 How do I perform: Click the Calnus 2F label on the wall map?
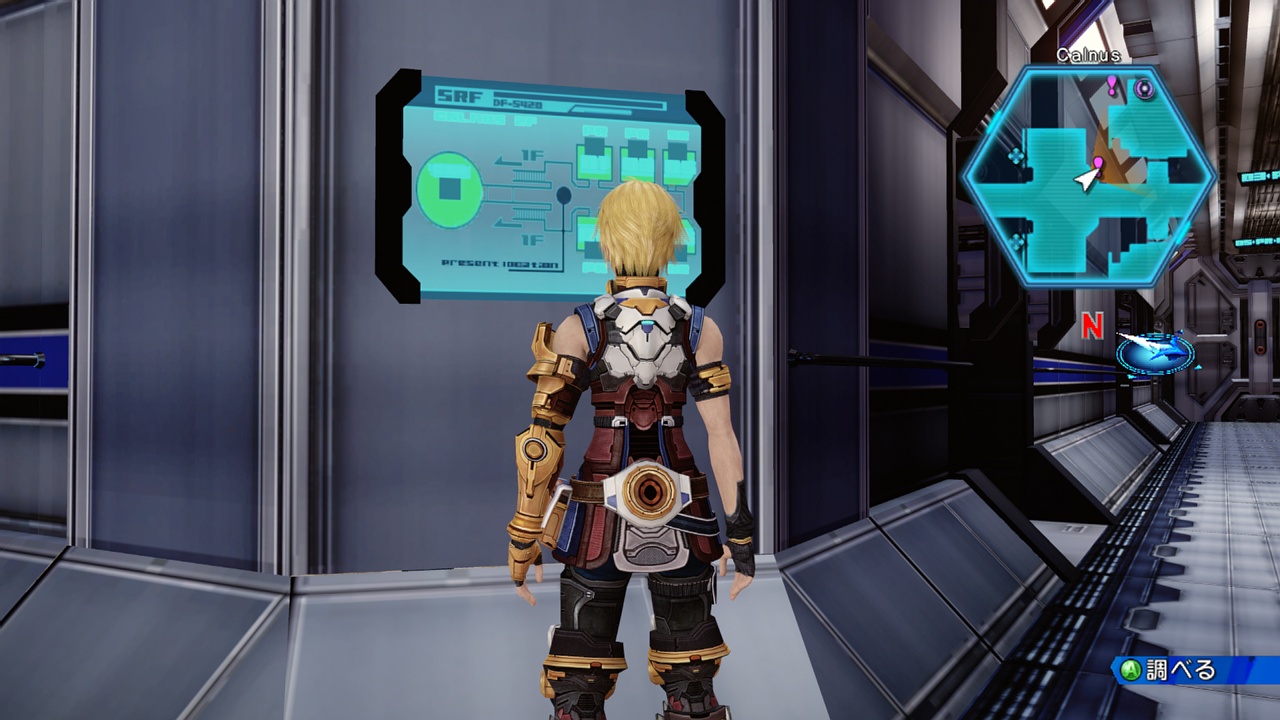(x=483, y=117)
